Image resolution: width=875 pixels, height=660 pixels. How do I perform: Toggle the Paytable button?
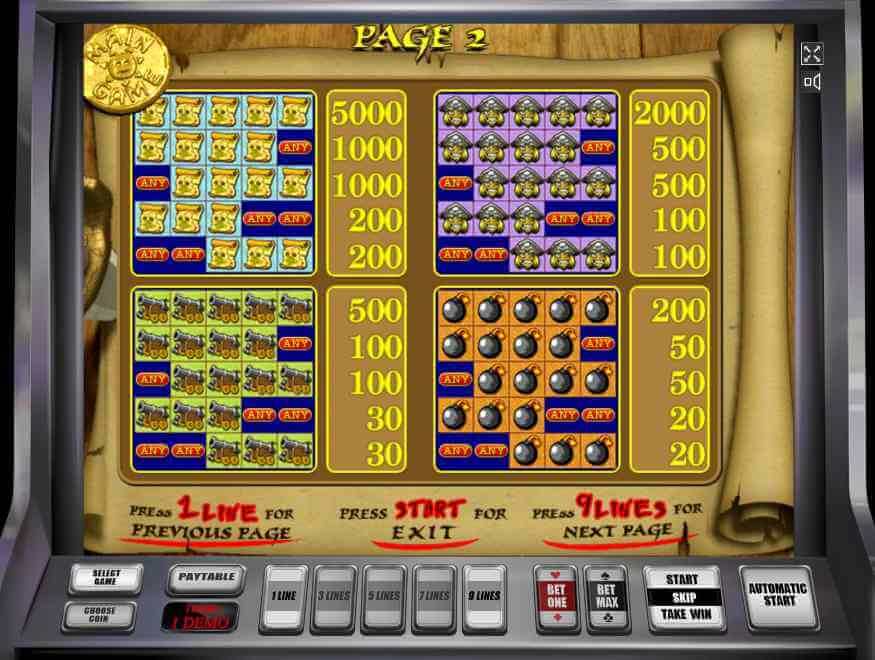tap(206, 577)
